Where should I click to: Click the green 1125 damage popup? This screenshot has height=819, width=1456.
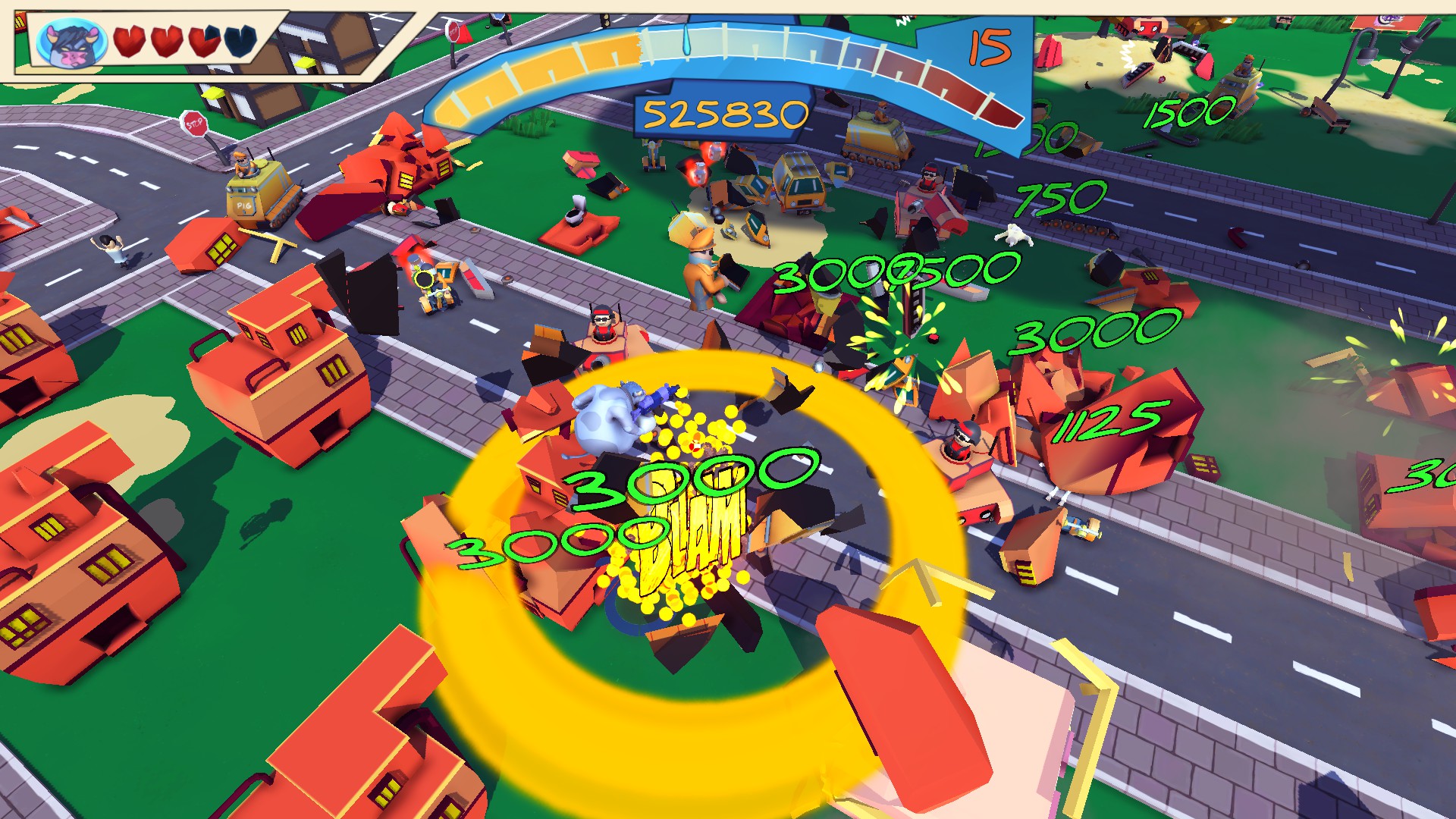(x=1111, y=421)
